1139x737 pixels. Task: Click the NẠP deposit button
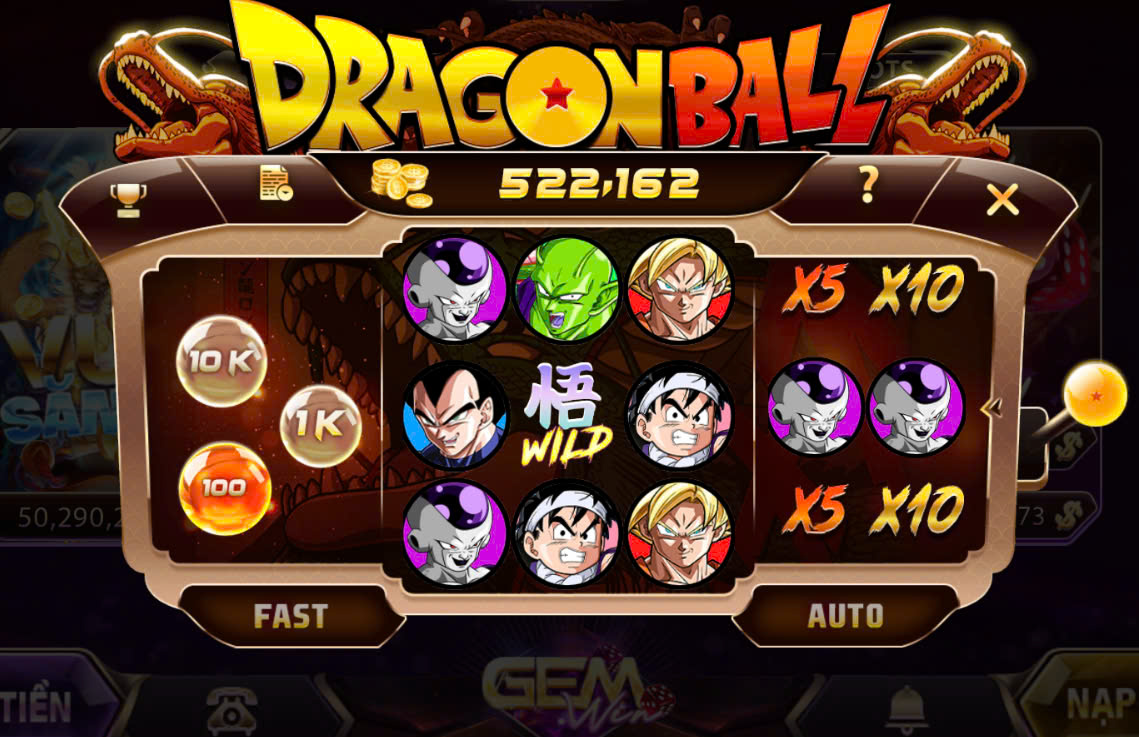point(1098,703)
